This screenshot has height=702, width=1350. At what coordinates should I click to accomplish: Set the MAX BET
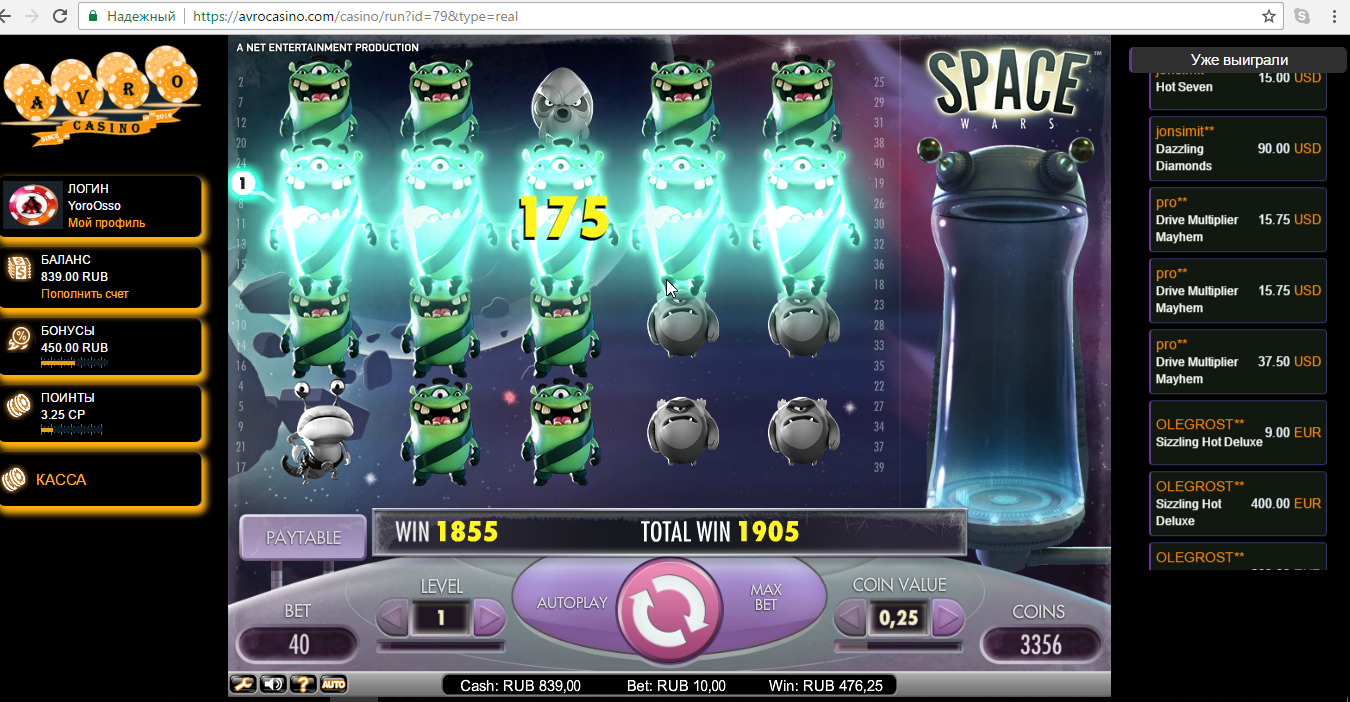(x=766, y=598)
